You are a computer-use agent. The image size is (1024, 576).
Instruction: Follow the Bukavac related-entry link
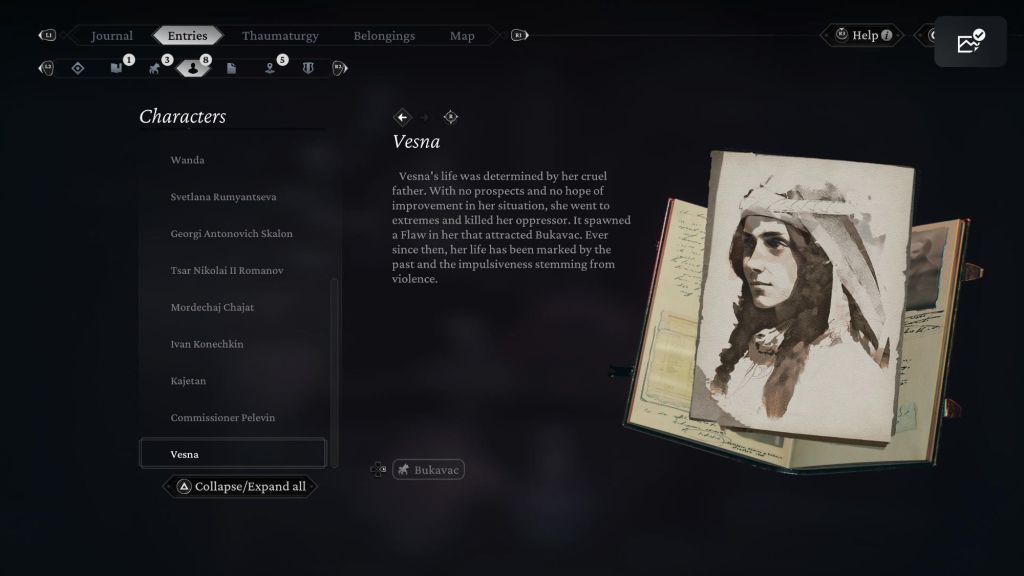point(429,469)
